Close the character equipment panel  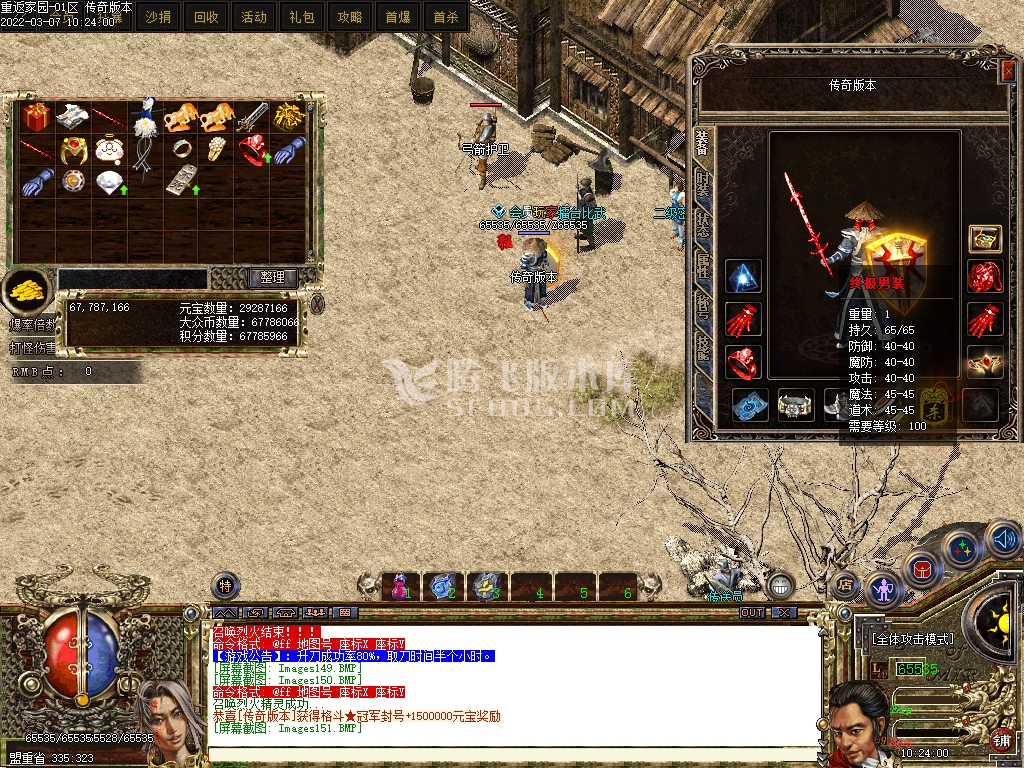(x=1007, y=70)
